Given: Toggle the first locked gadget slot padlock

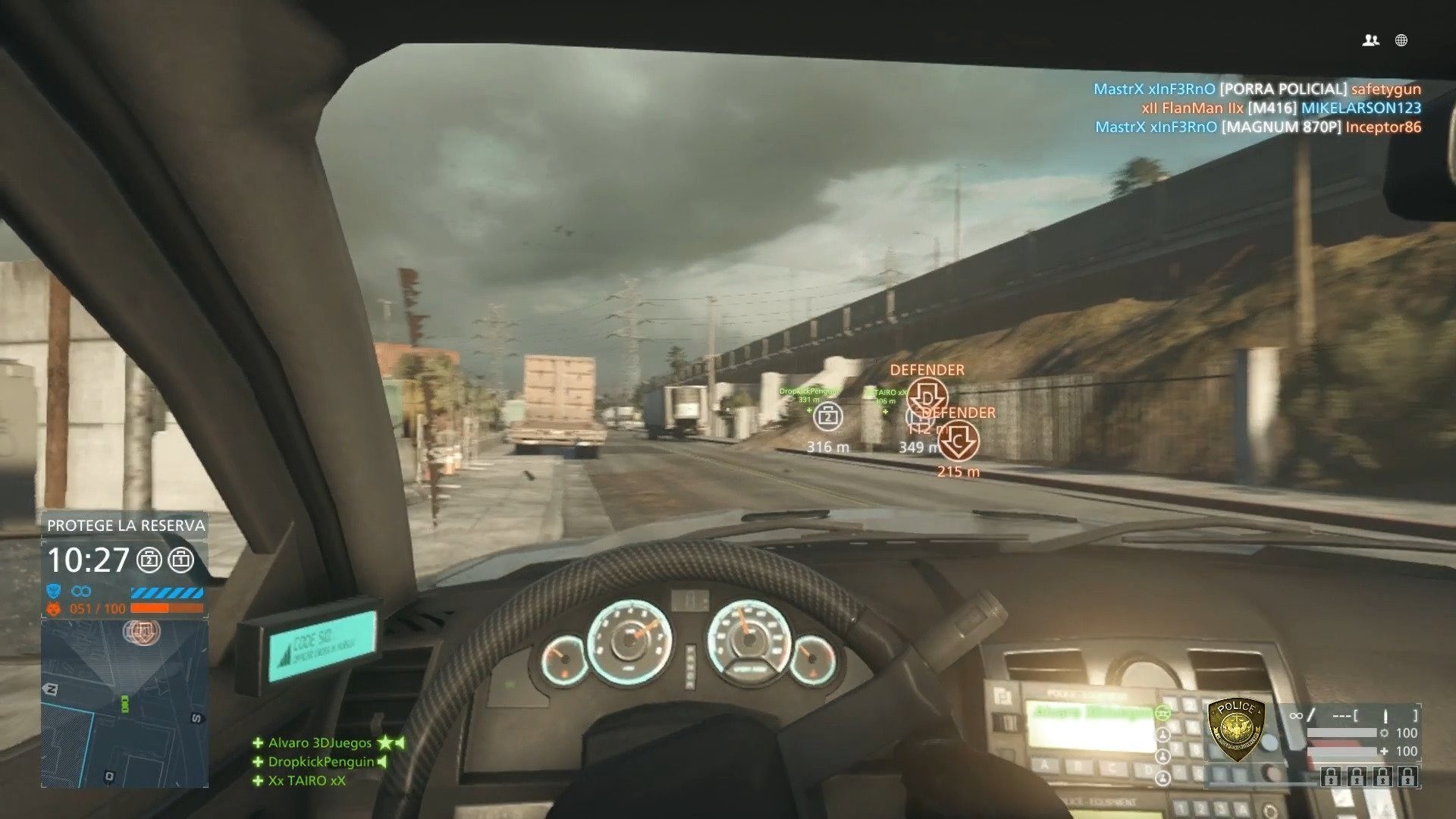Looking at the screenshot, I should (1330, 778).
